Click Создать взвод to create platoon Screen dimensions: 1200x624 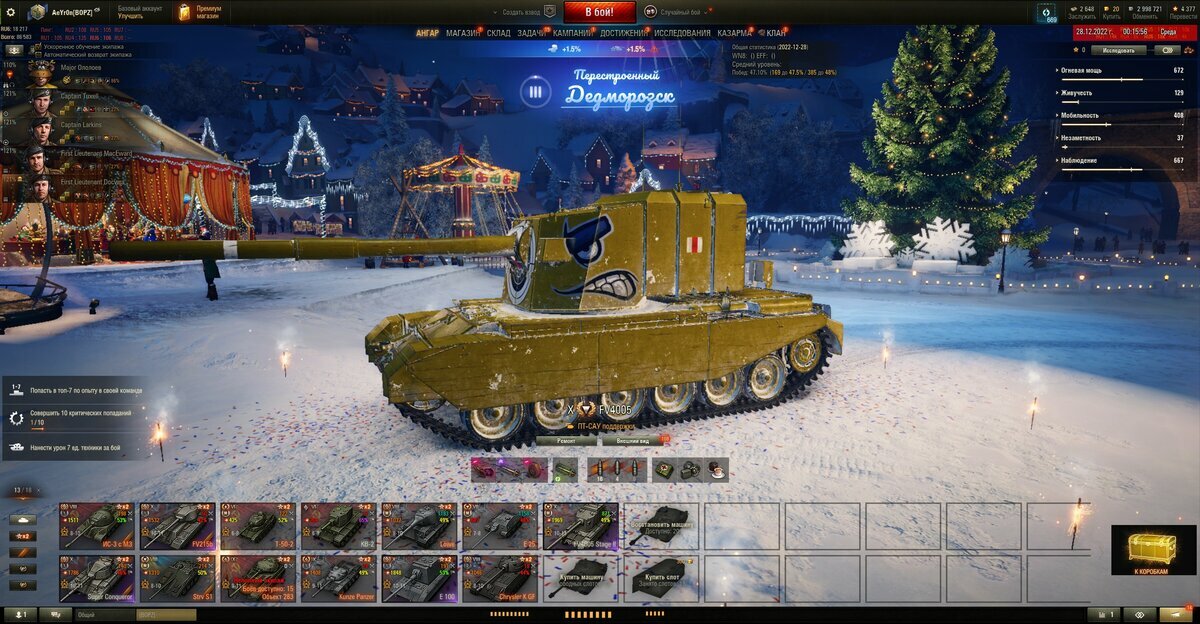coord(524,12)
